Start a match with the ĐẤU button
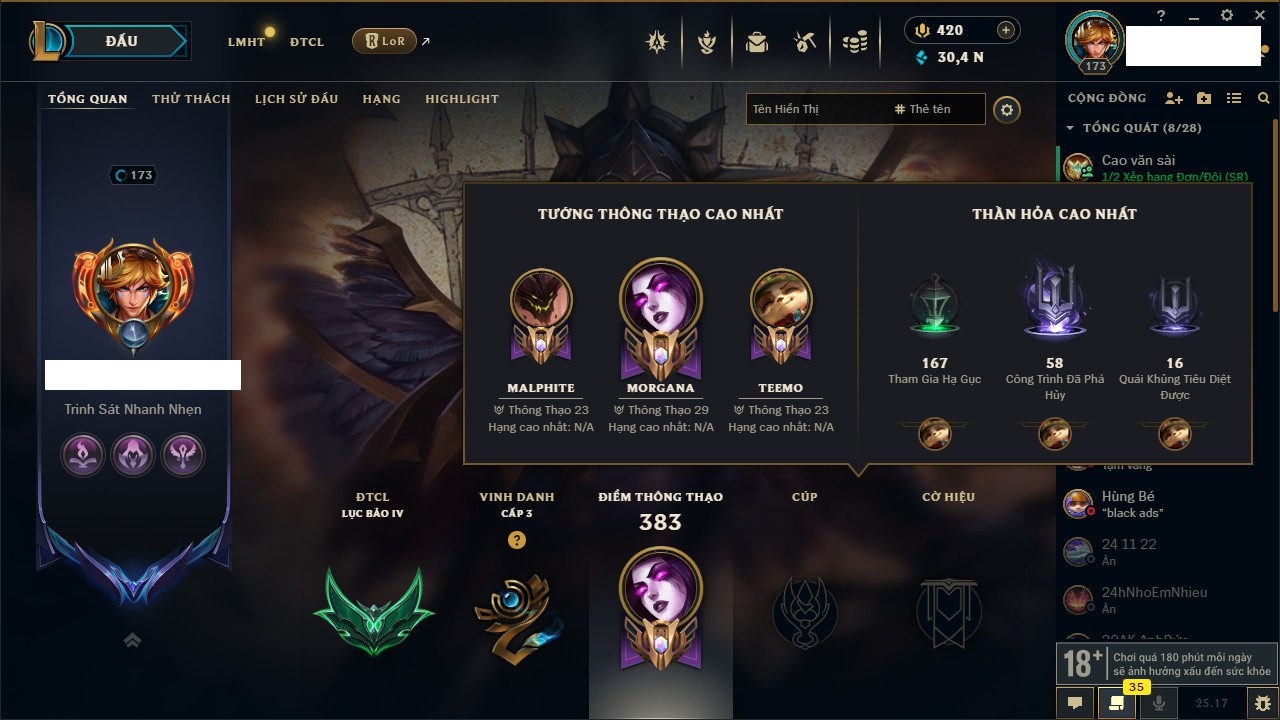Screen dimensions: 1280x720 pos(120,41)
